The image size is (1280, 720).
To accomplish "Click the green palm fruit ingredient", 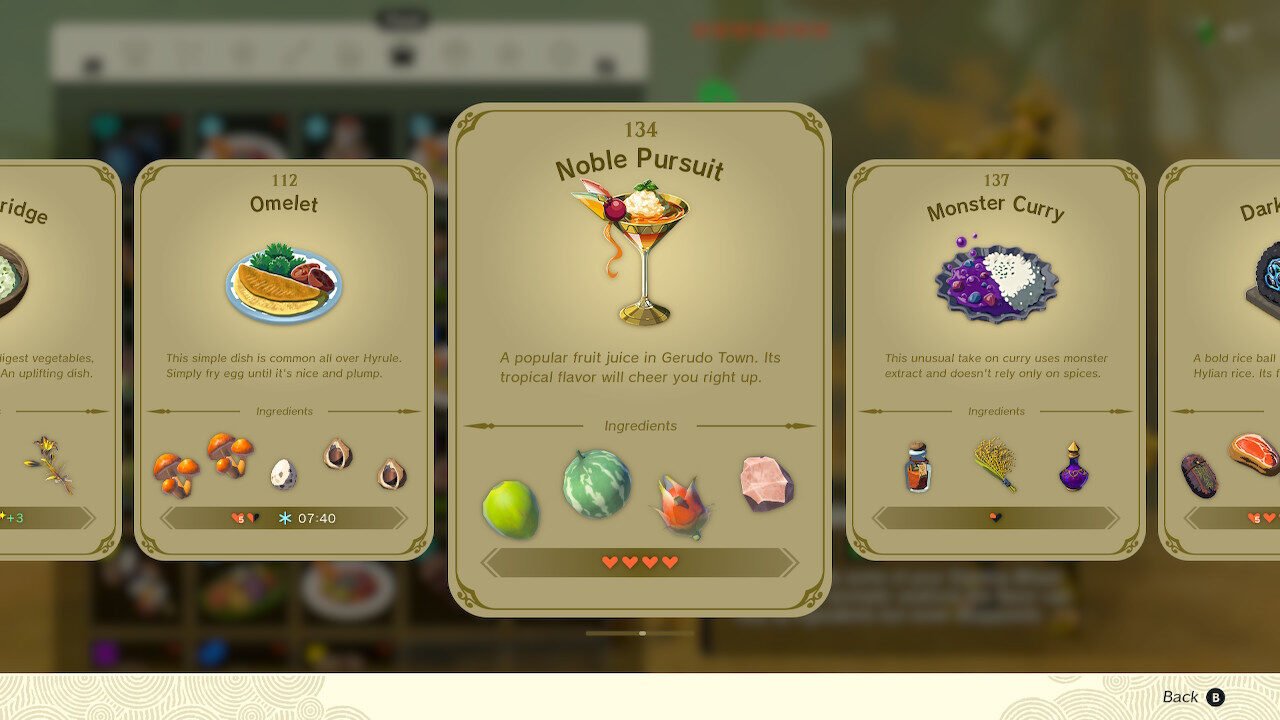I will (511, 508).
